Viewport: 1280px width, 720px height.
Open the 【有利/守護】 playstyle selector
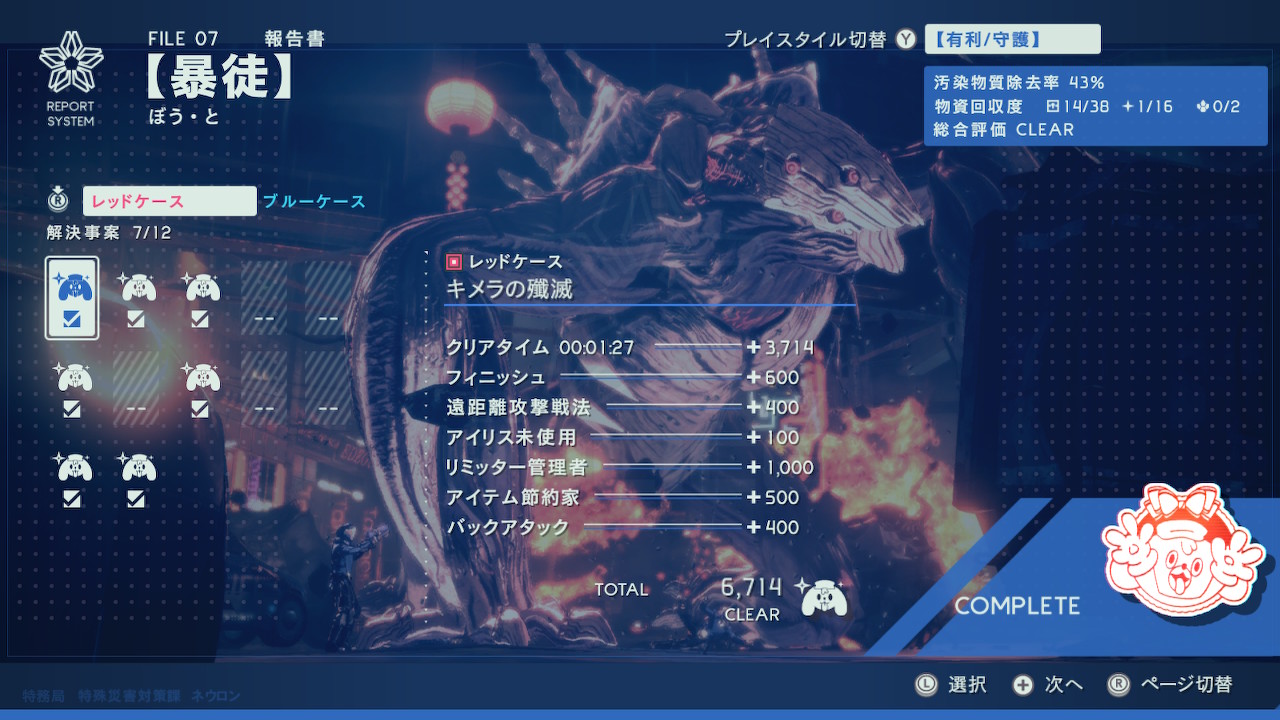[x=1012, y=40]
